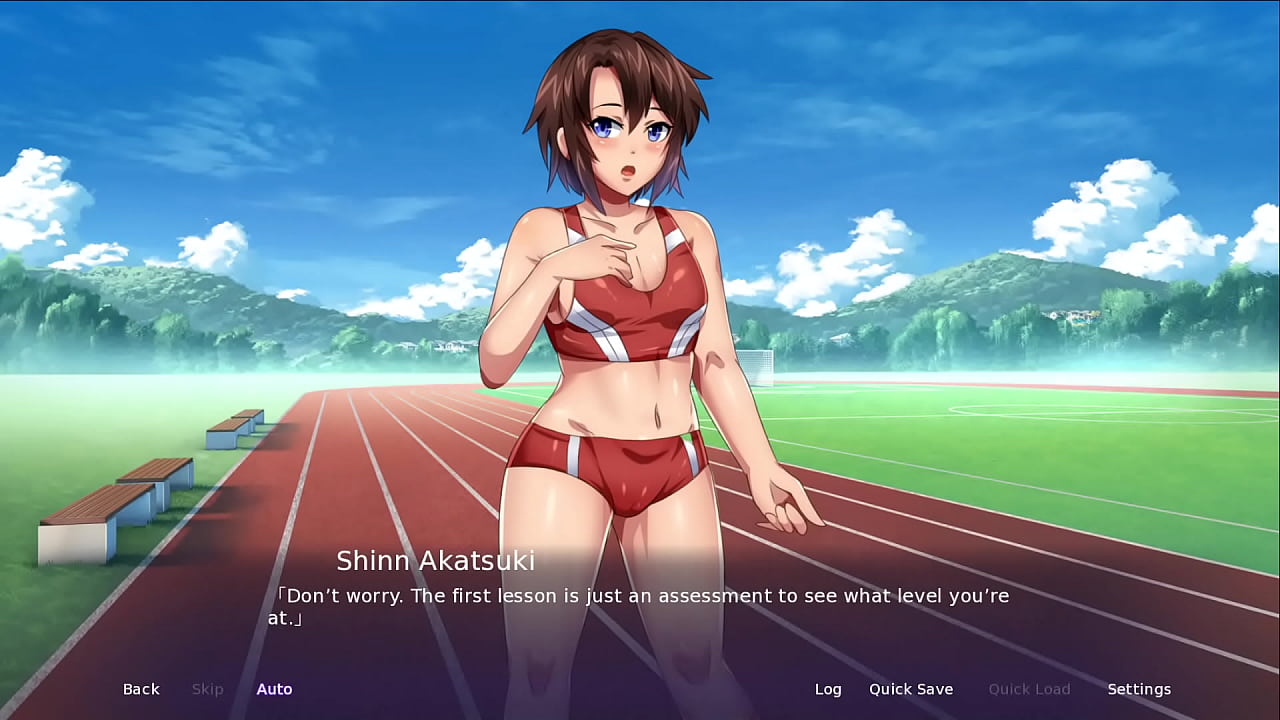1280x720 pixels.
Task: Open the Settings menu
Action: pyautogui.click(x=1139, y=689)
